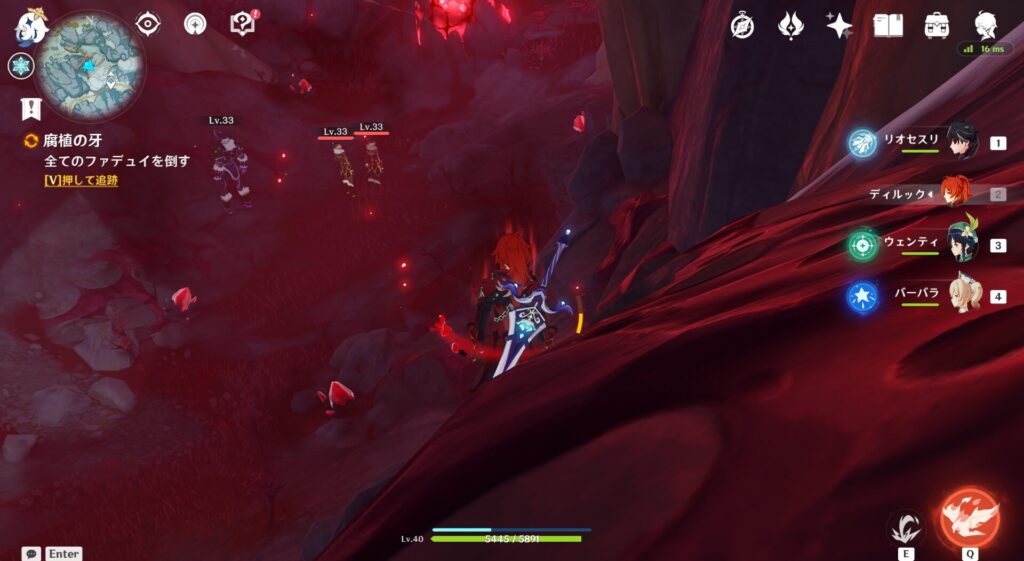Open the question-mark book with red alert
The image size is (1024, 561).
coord(243,23)
